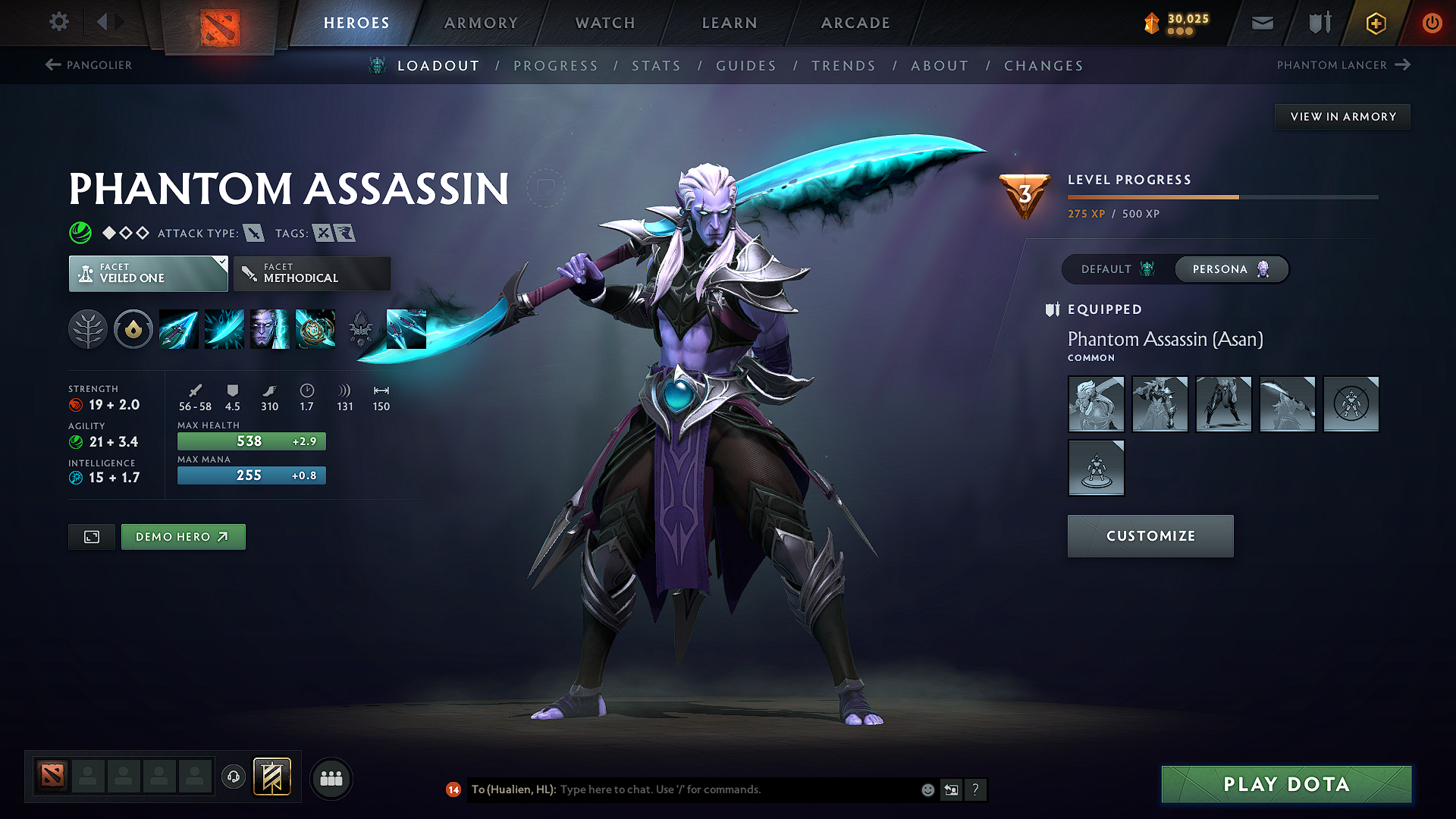Open the Veiled One facet dropdown

(x=148, y=273)
